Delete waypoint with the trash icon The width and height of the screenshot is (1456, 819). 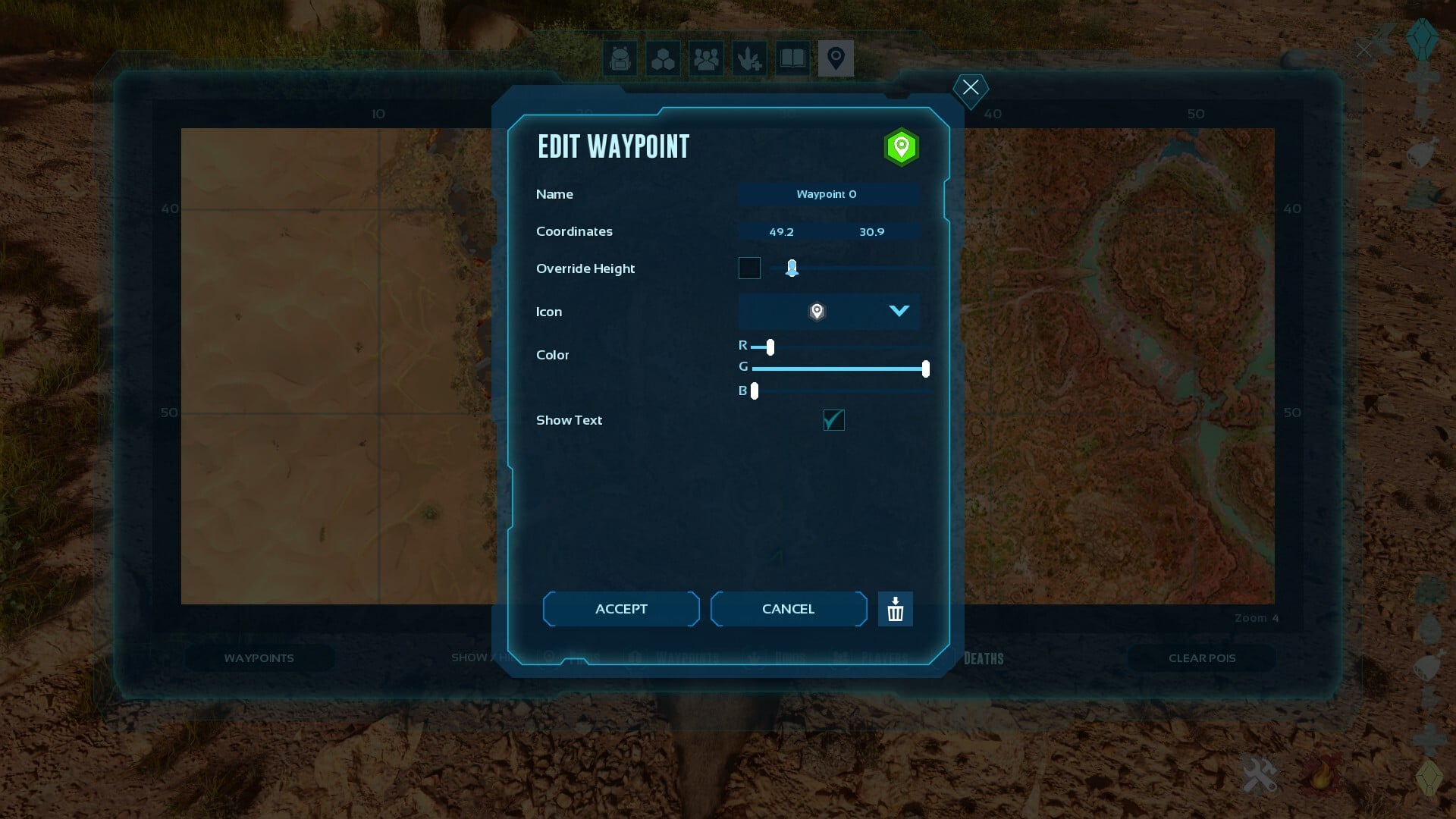[896, 609]
